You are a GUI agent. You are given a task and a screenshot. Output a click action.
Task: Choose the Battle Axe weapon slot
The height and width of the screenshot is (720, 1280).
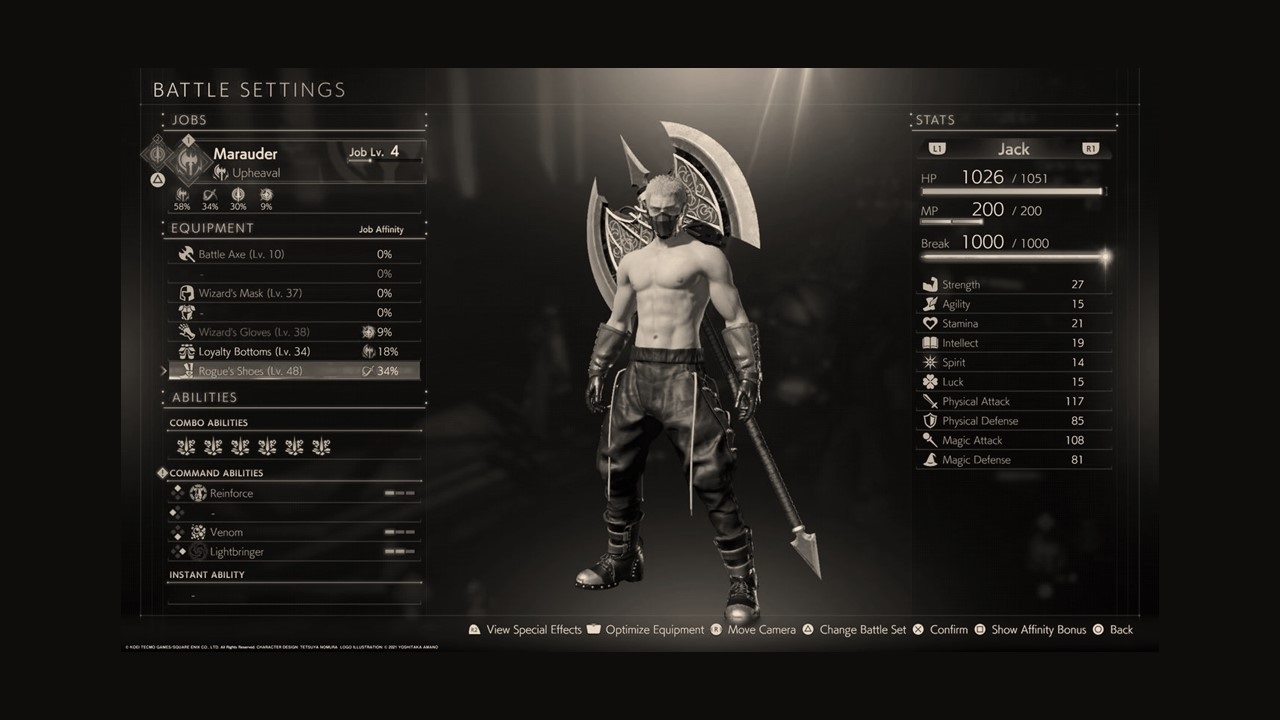241,254
